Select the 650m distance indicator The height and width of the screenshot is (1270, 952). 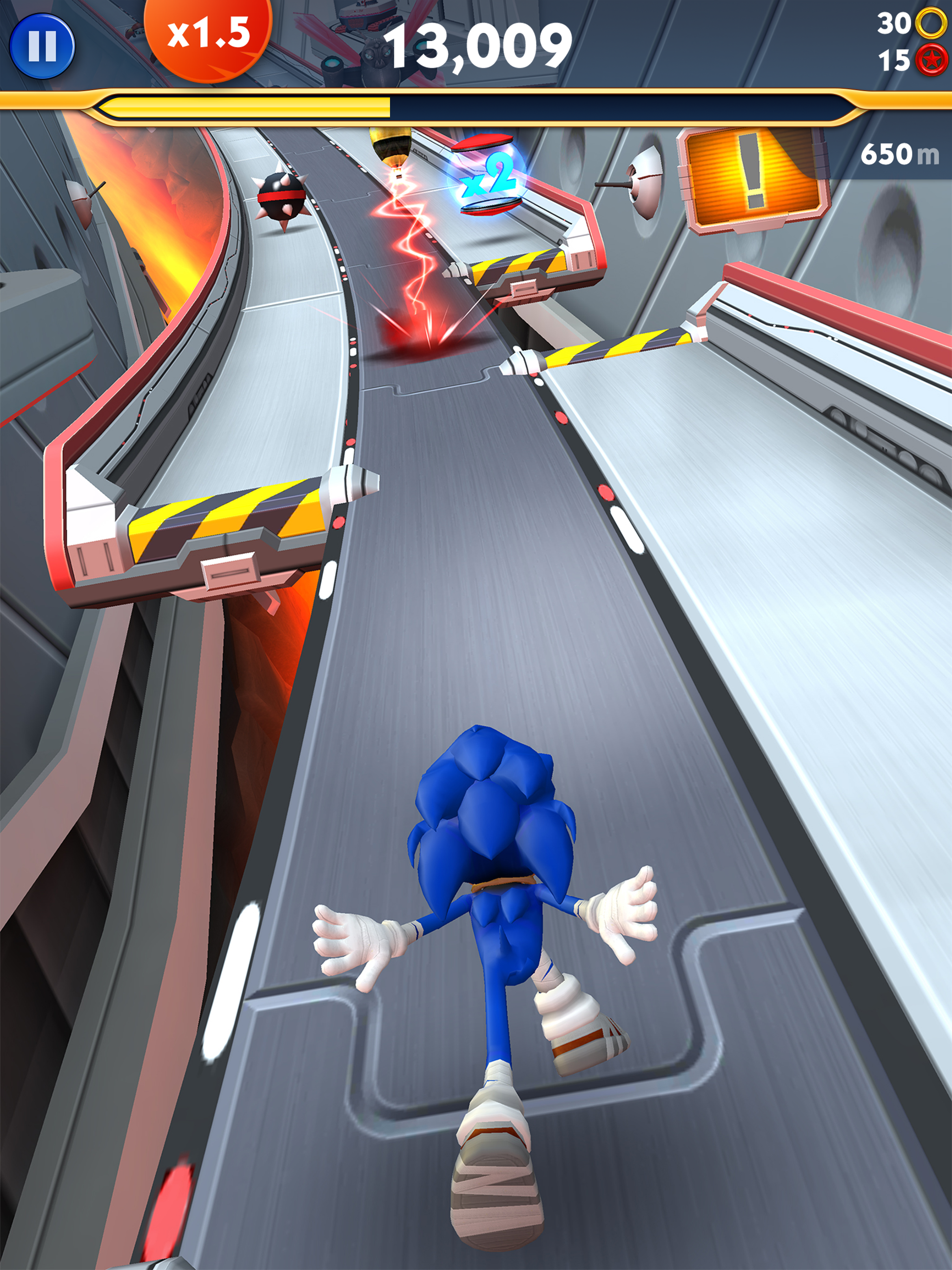pos(900,154)
